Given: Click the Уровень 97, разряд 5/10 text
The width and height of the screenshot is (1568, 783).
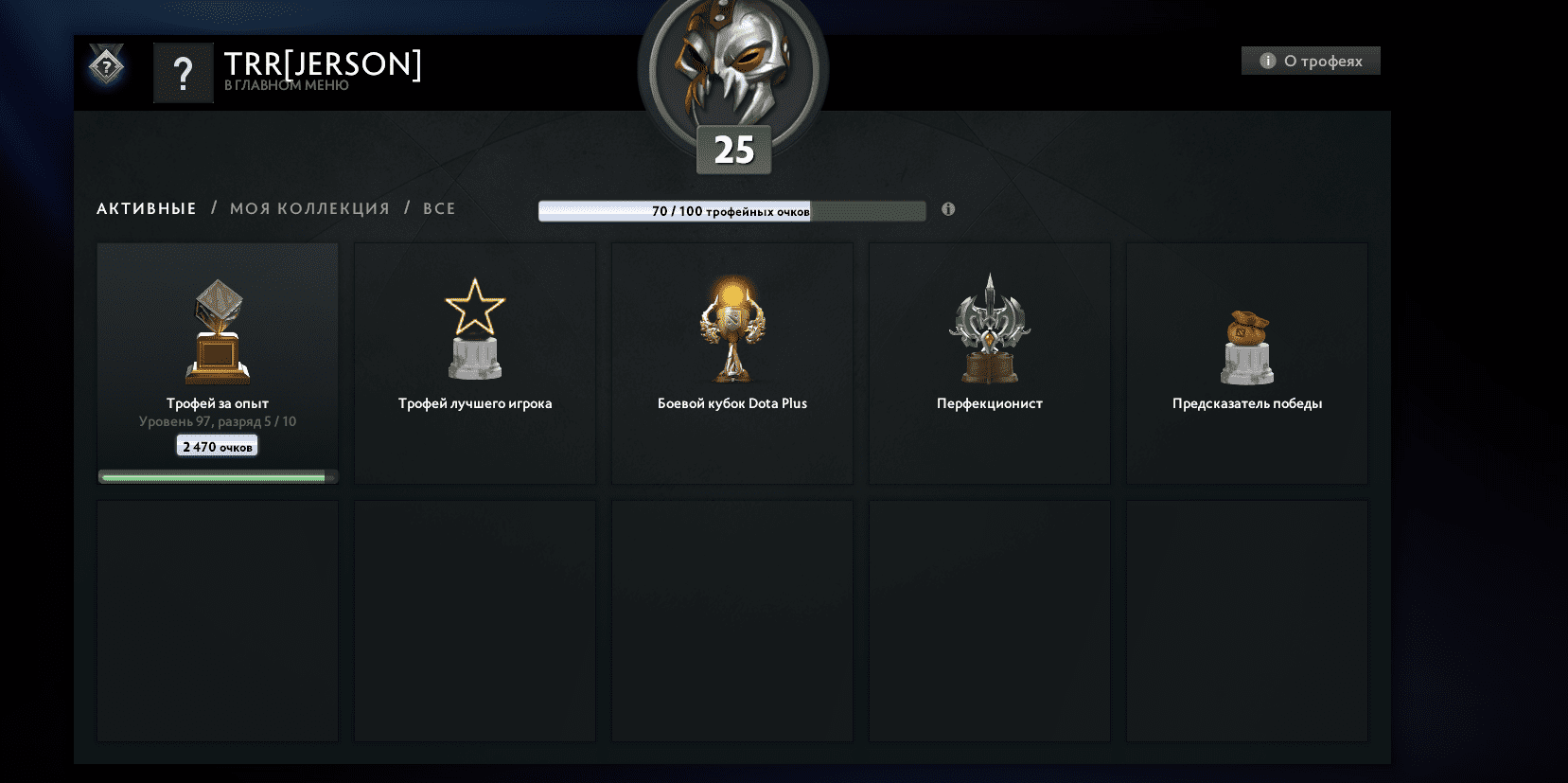Looking at the screenshot, I should point(217,421).
